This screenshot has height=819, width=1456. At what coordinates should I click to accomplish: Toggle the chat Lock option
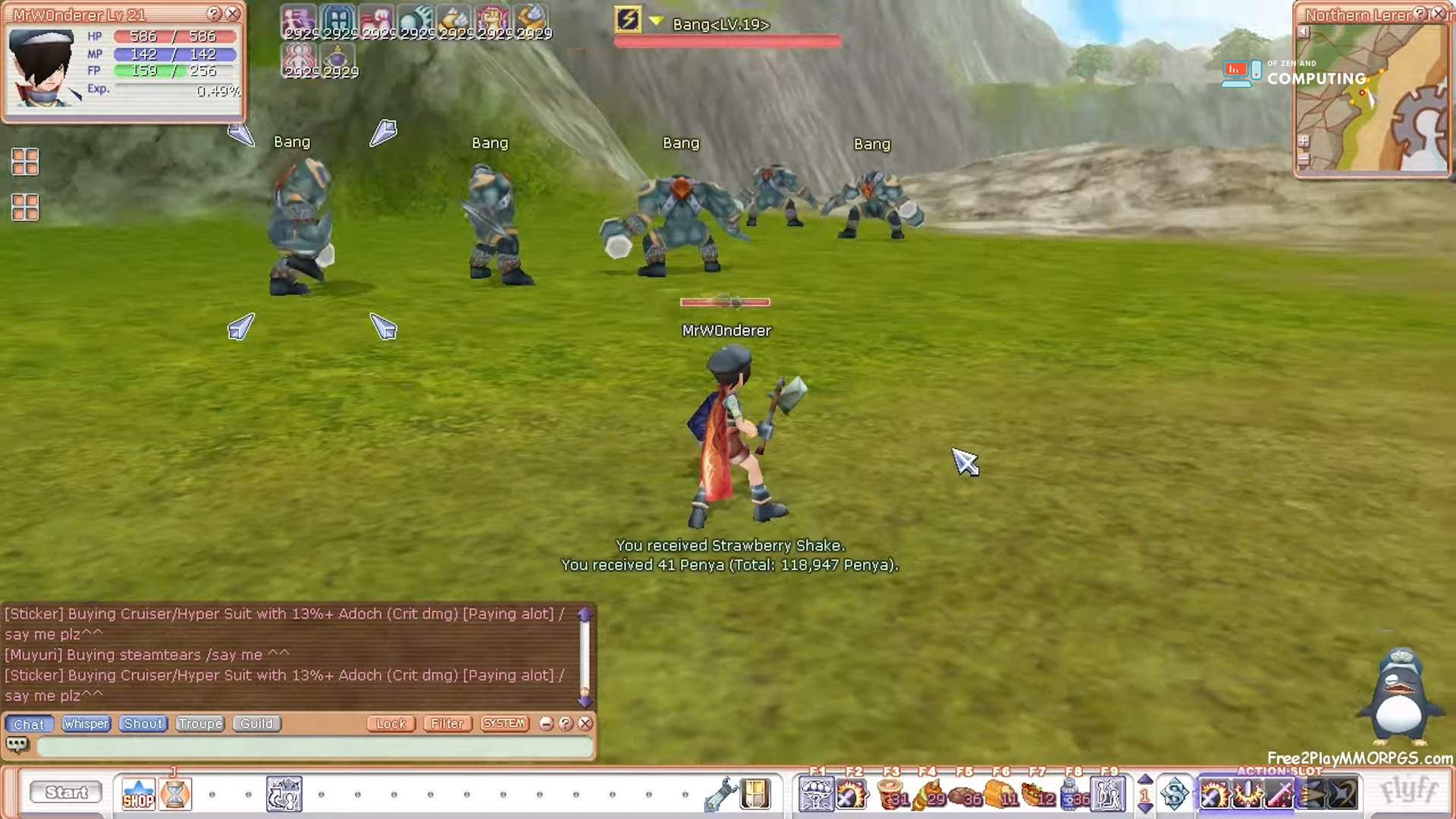click(391, 723)
